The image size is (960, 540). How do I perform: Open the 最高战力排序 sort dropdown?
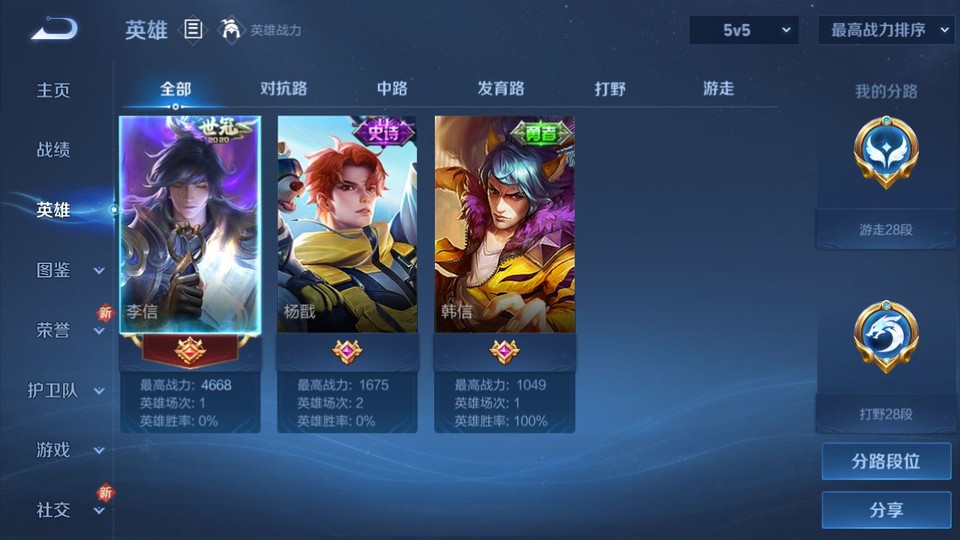[886, 30]
